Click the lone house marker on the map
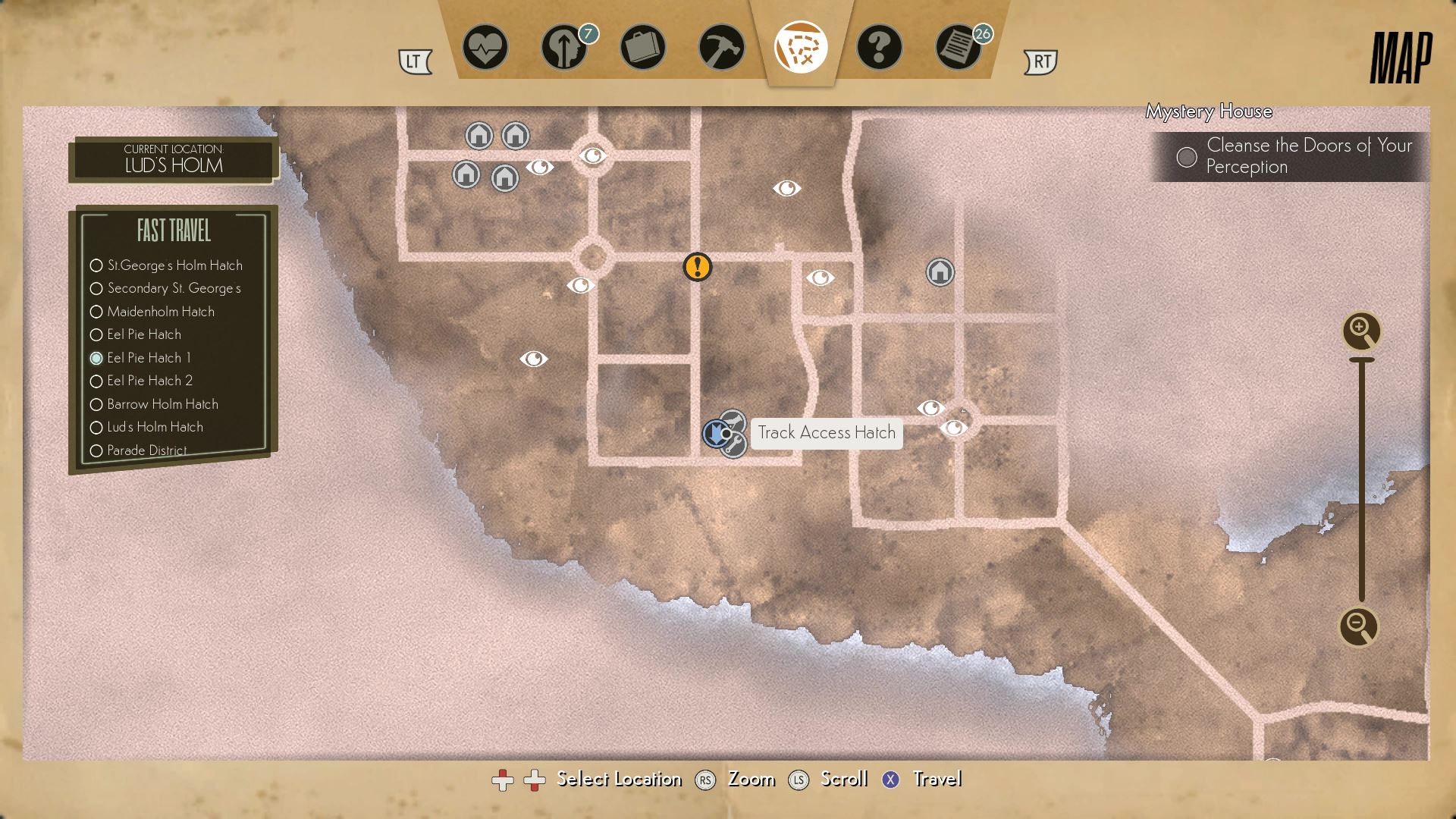The image size is (1456, 819). tap(940, 271)
